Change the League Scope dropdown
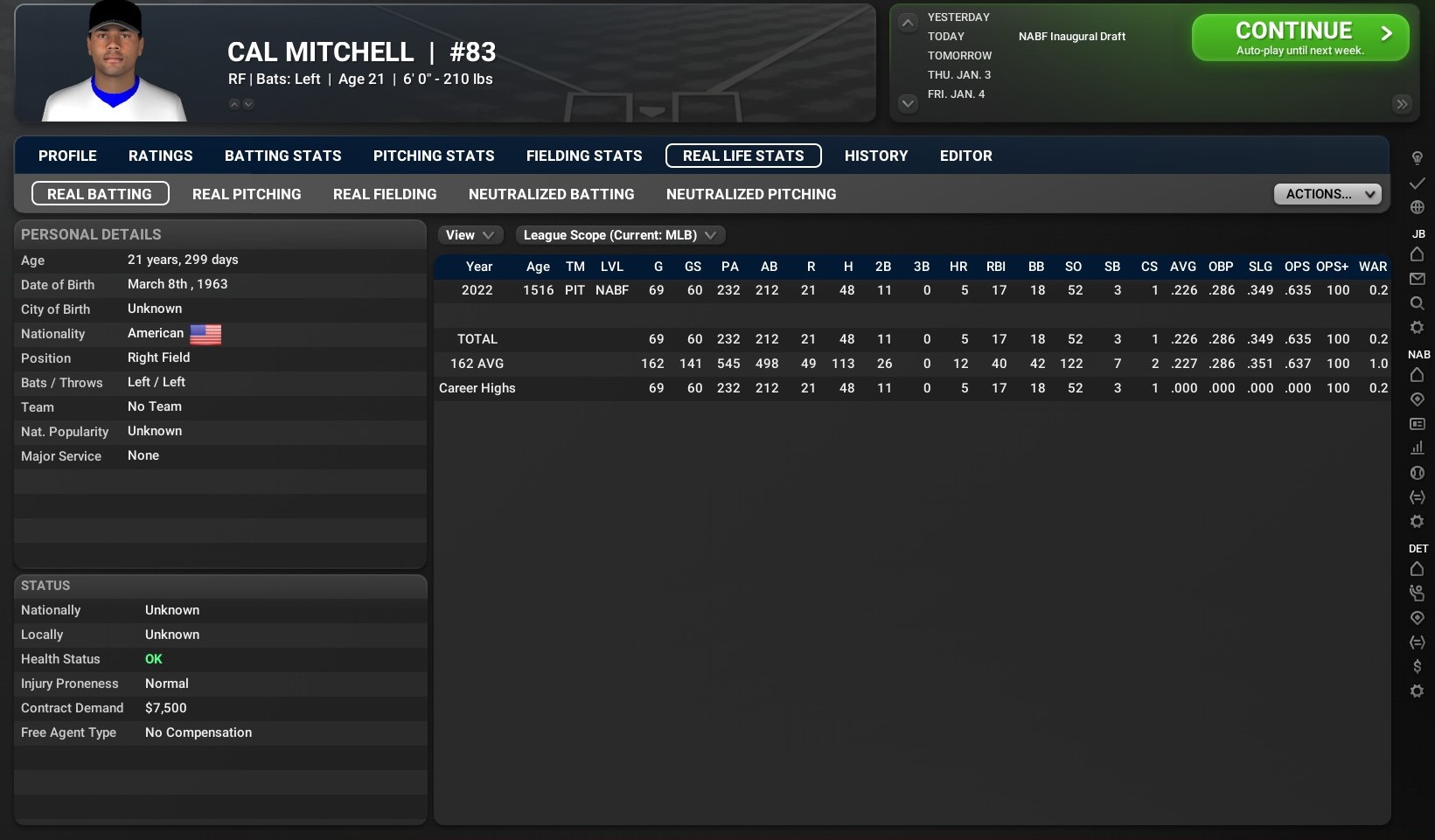The width and height of the screenshot is (1435, 840). click(x=619, y=235)
